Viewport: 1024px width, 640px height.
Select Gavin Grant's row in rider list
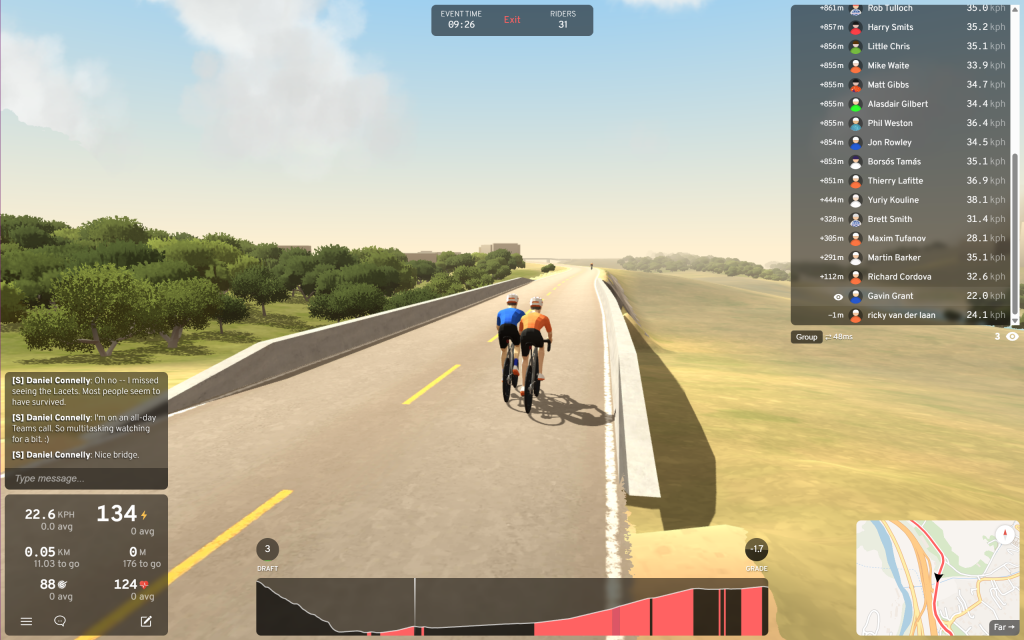click(x=893, y=296)
